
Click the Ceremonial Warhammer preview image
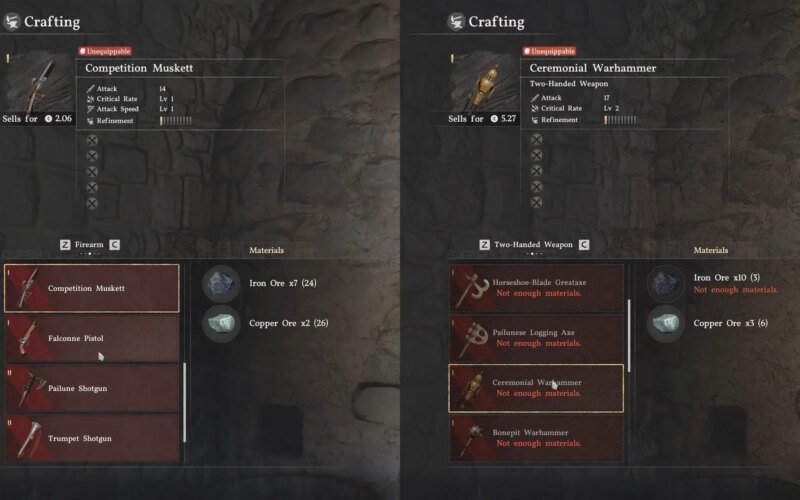[x=484, y=84]
